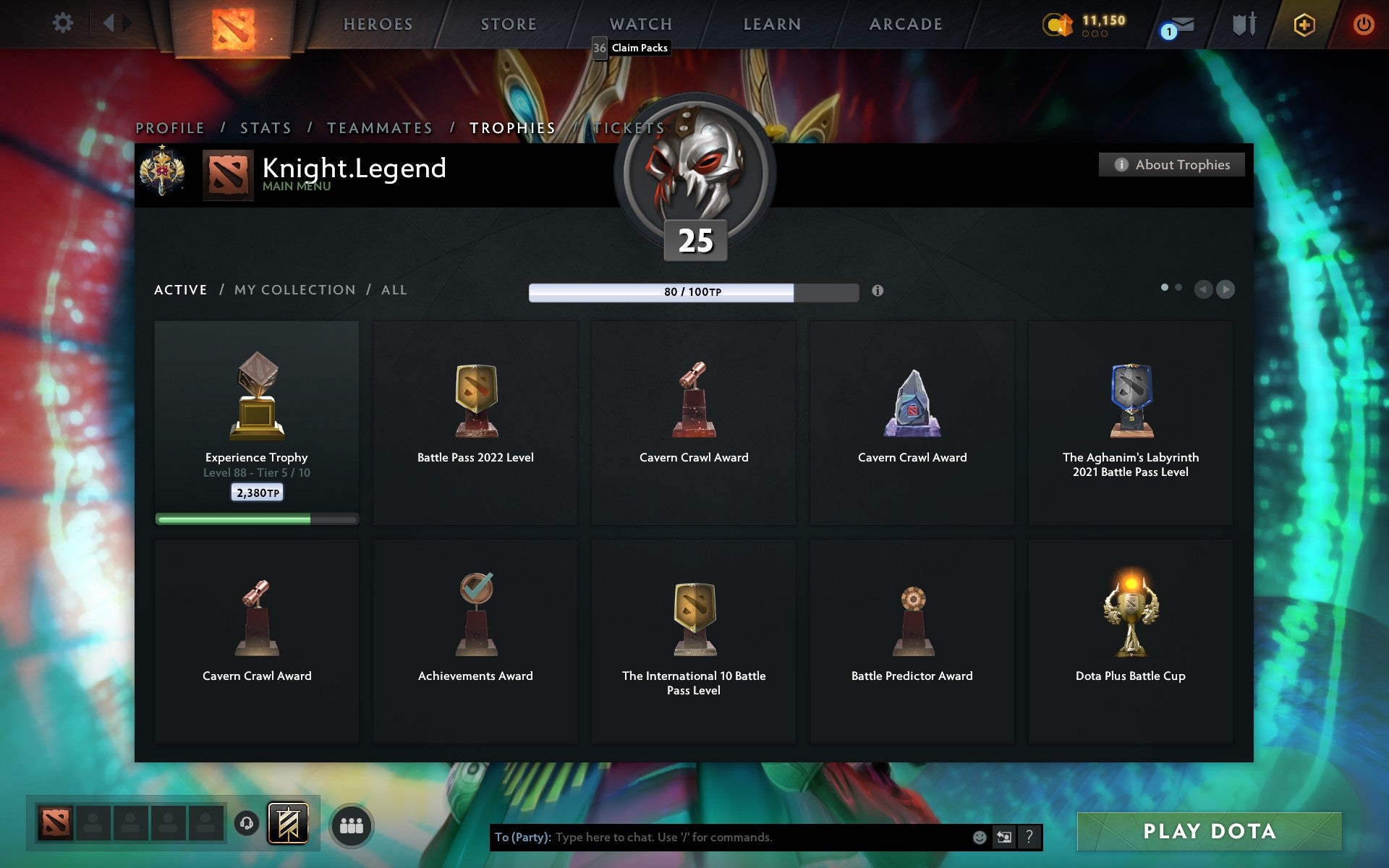Click the 80/100 TP progress bar
Viewport: 1389px width, 868px height.
[x=693, y=292]
